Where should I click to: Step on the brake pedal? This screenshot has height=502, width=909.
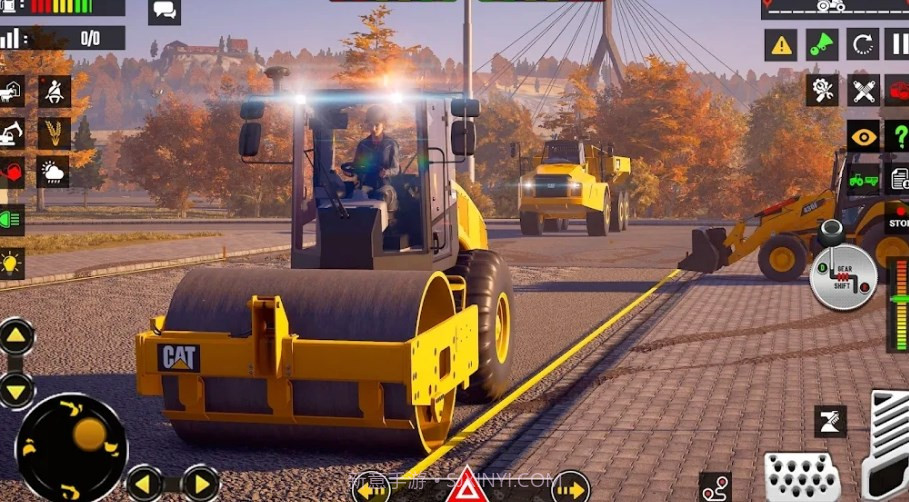point(799,474)
